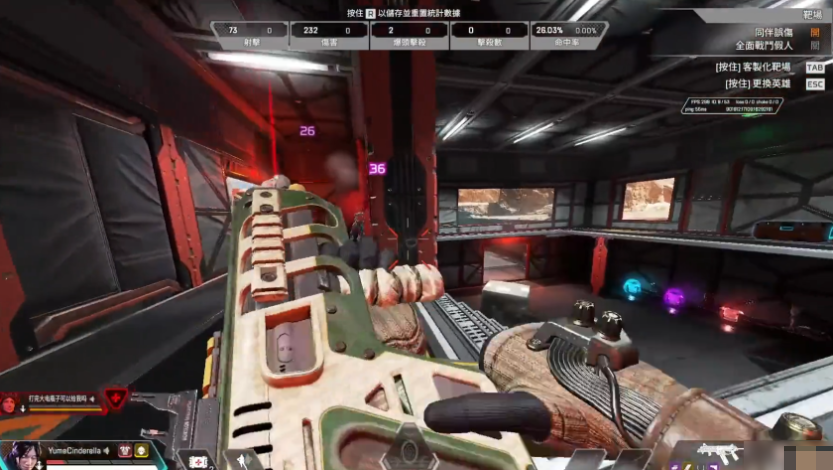The width and height of the screenshot is (833, 470).
Task: Select the submachine gun weapon slot
Action: (719, 452)
